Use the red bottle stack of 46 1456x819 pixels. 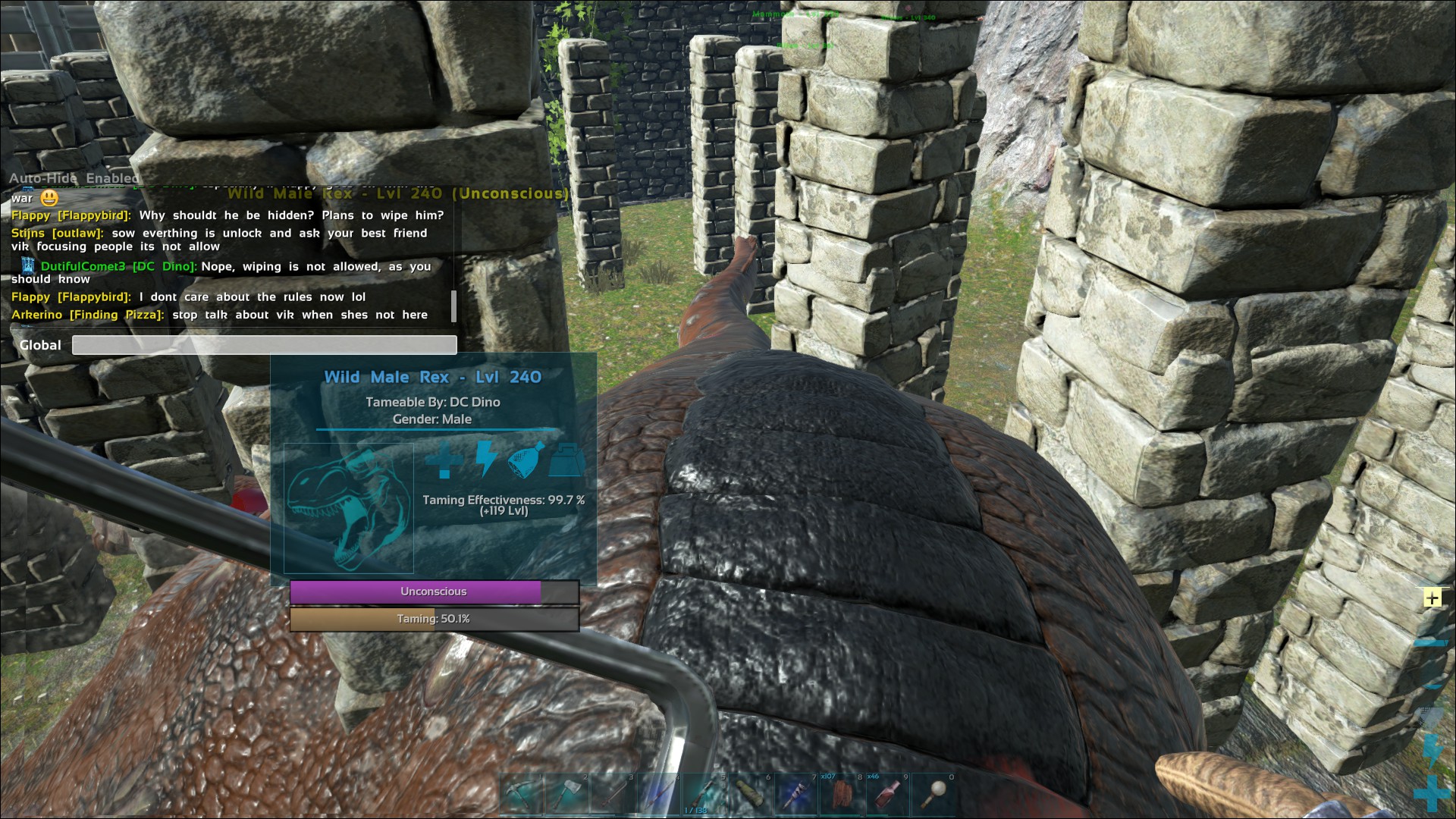pyautogui.click(x=887, y=795)
